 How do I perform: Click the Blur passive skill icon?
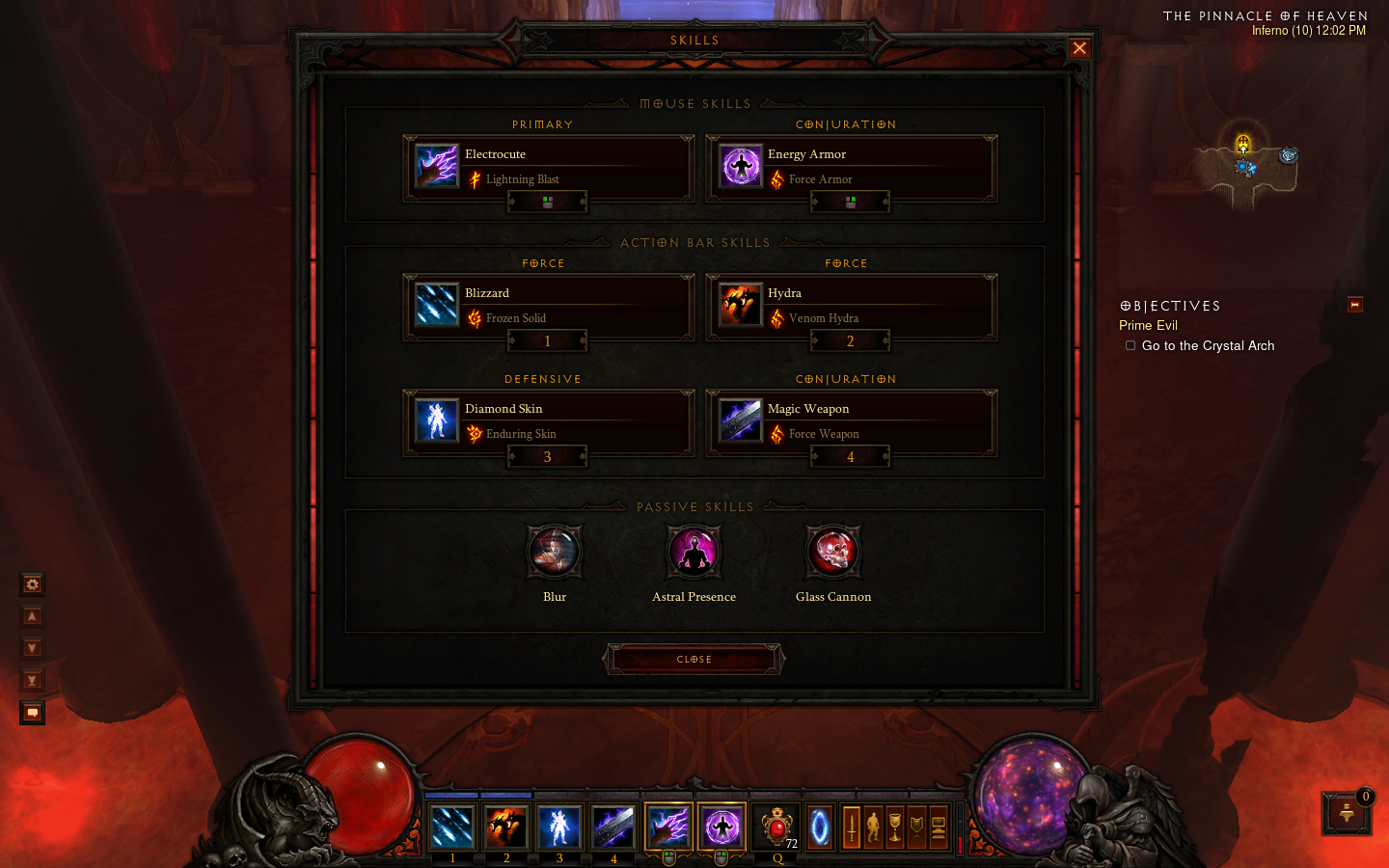tap(554, 552)
